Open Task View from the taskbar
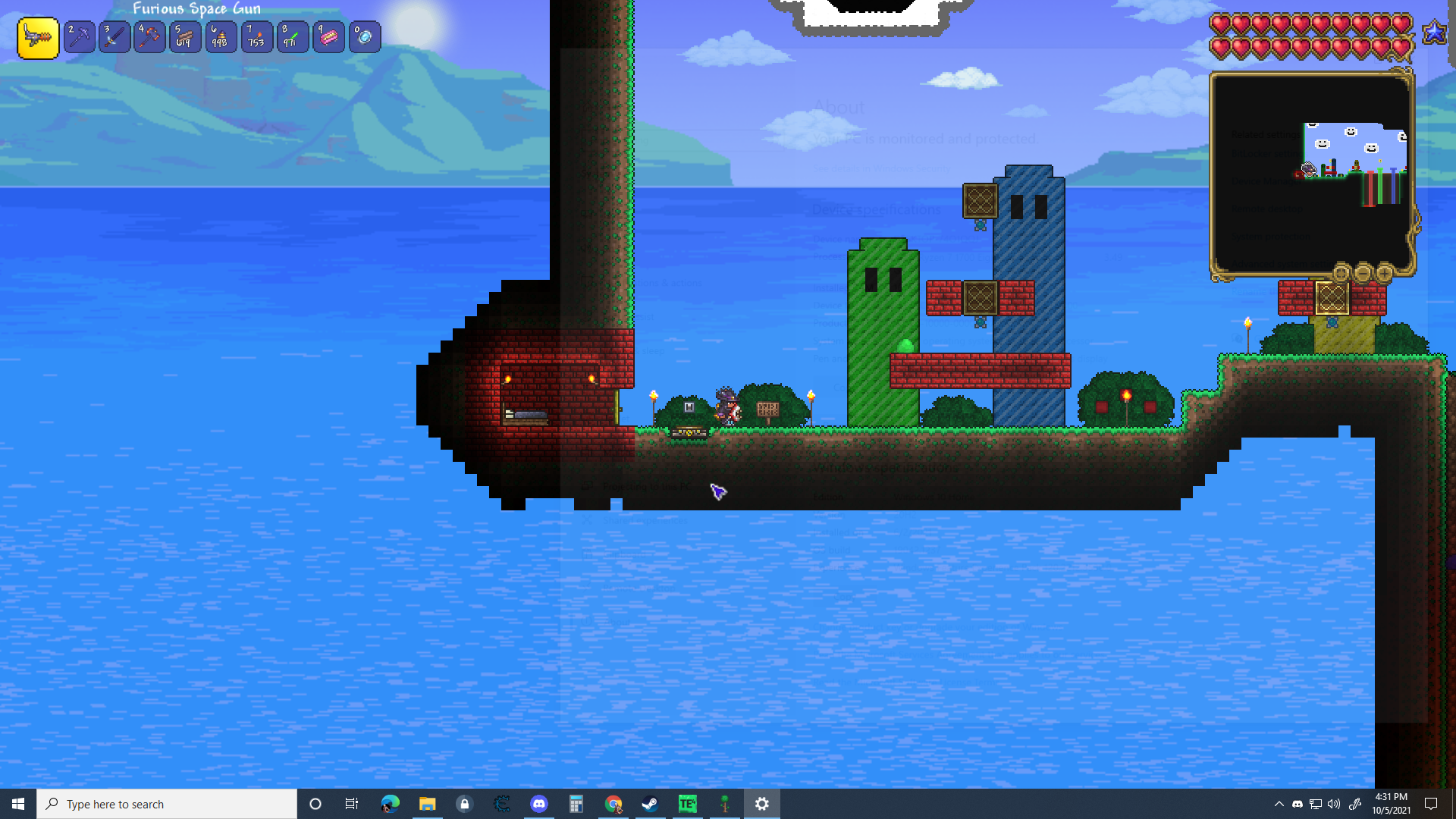This screenshot has height=819, width=1456. (x=352, y=804)
